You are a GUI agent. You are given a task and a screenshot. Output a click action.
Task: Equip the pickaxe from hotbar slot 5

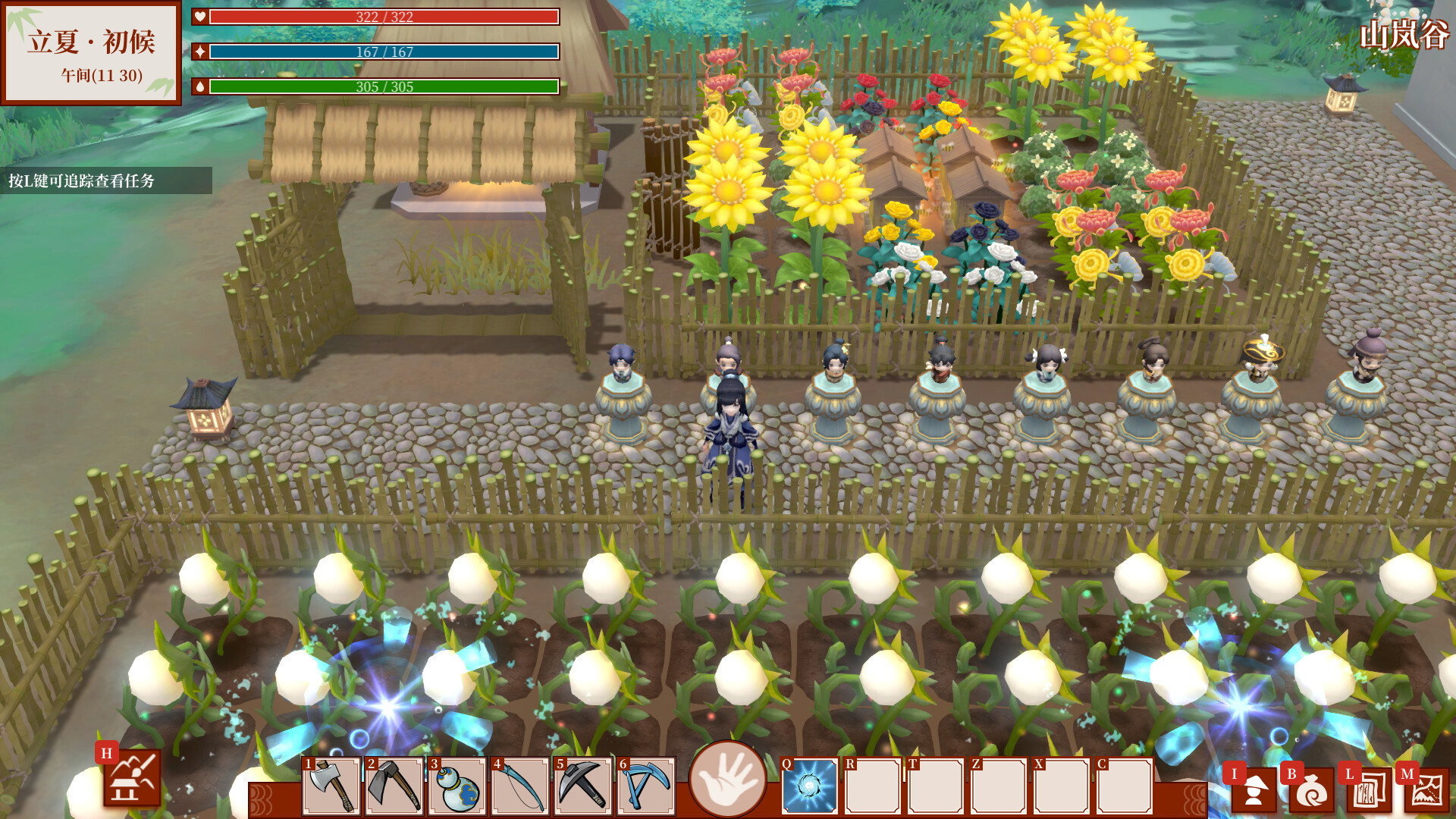(583, 786)
